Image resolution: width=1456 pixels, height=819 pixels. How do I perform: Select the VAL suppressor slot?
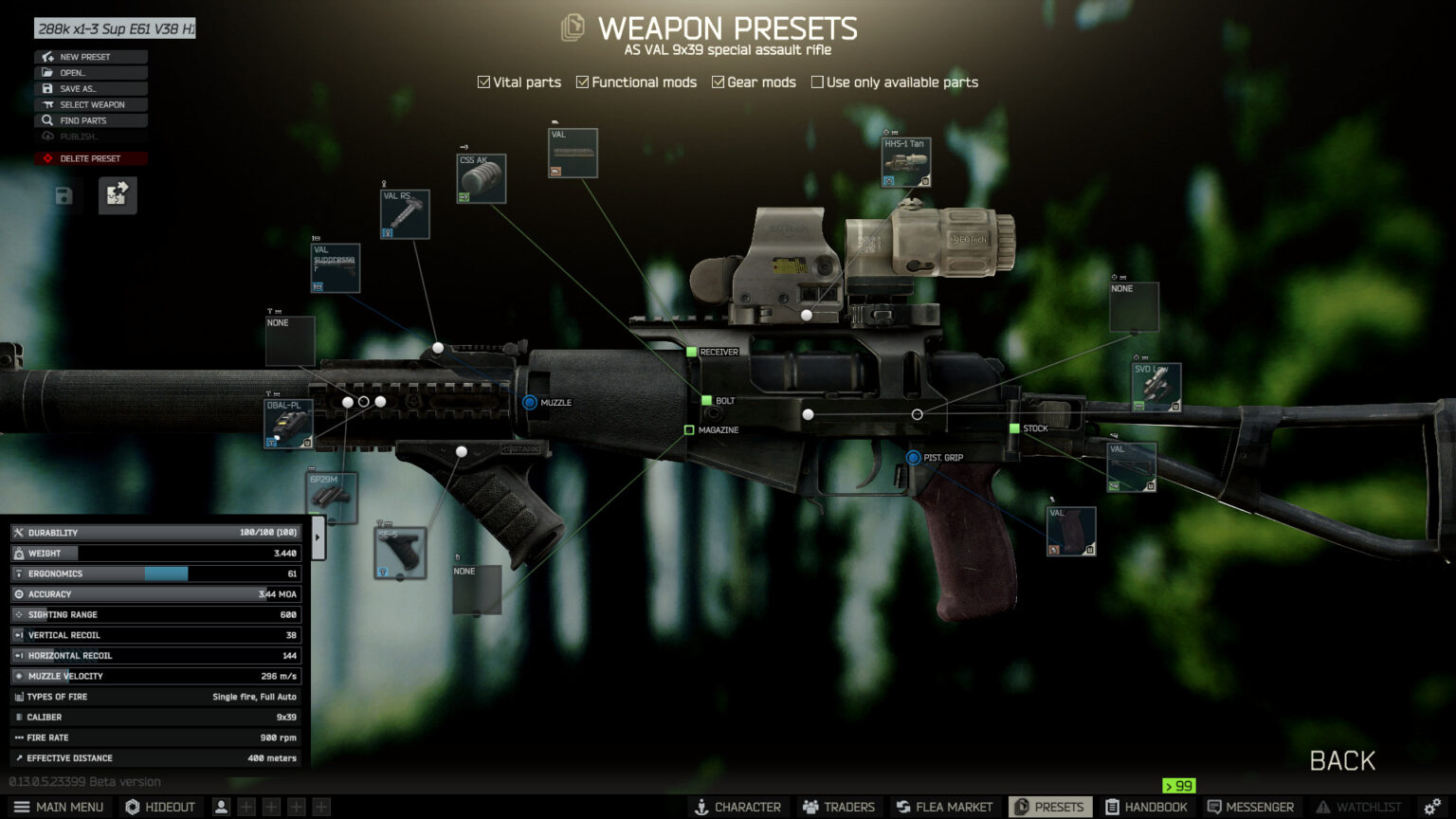(336, 268)
